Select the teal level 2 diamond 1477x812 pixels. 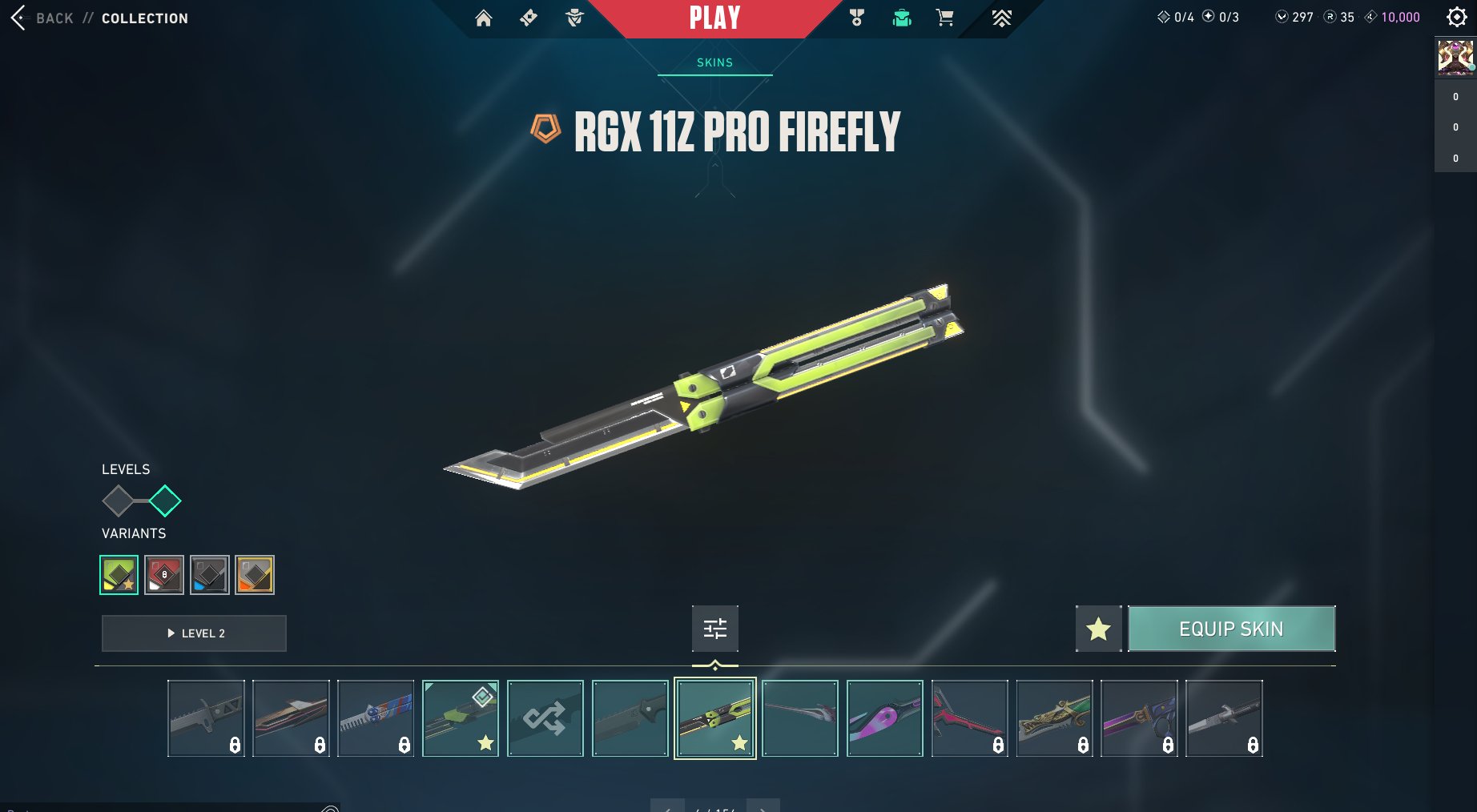(x=165, y=501)
